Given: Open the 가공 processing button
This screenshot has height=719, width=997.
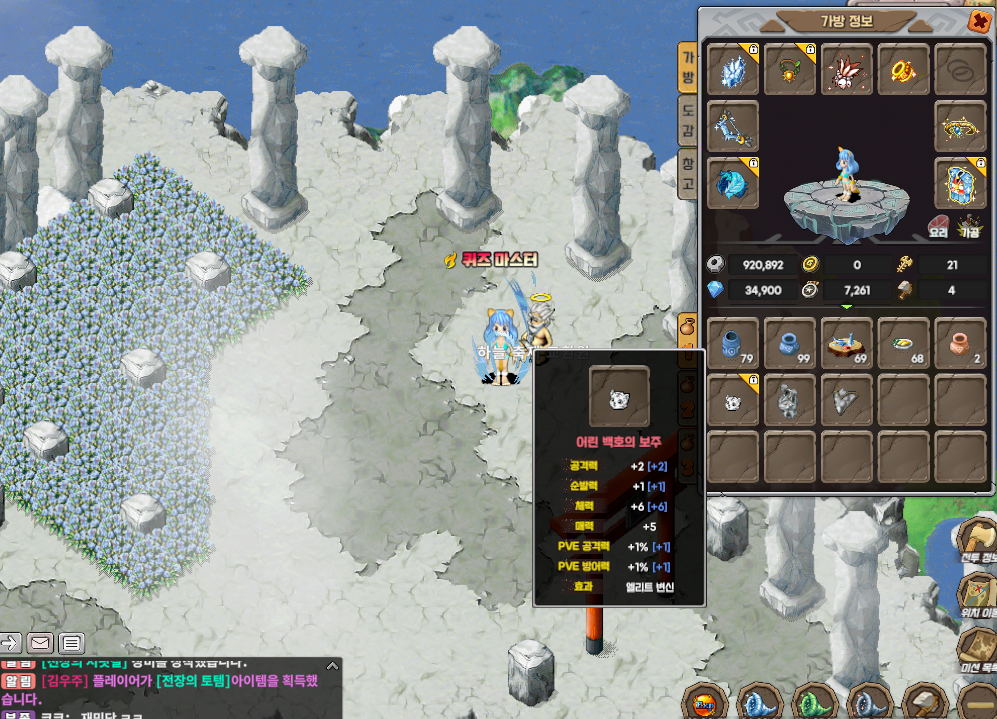Looking at the screenshot, I should pos(969,225).
